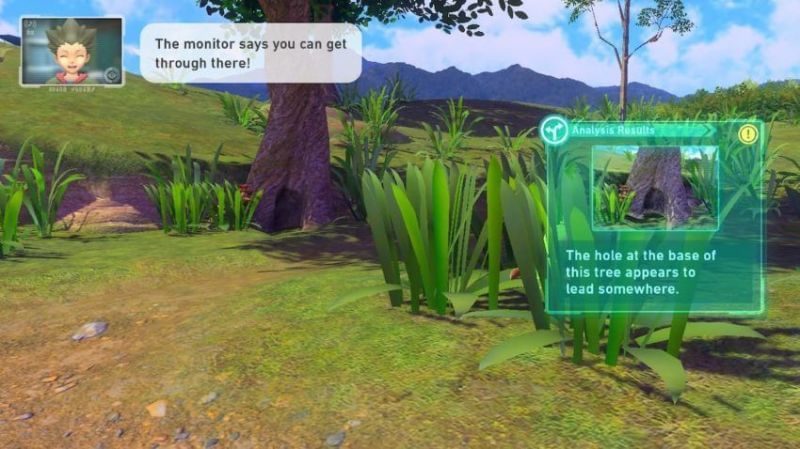Click the character portrait video feed
This screenshot has width=800, height=449.
click(x=71, y=50)
